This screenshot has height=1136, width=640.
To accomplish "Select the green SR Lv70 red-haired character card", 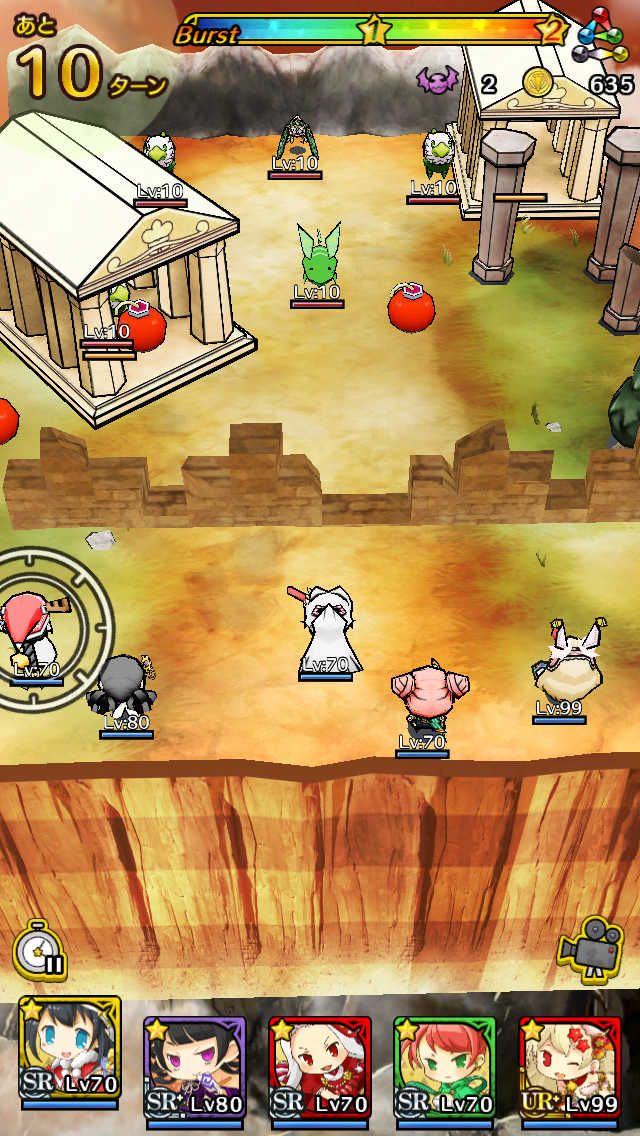I will 445,1063.
